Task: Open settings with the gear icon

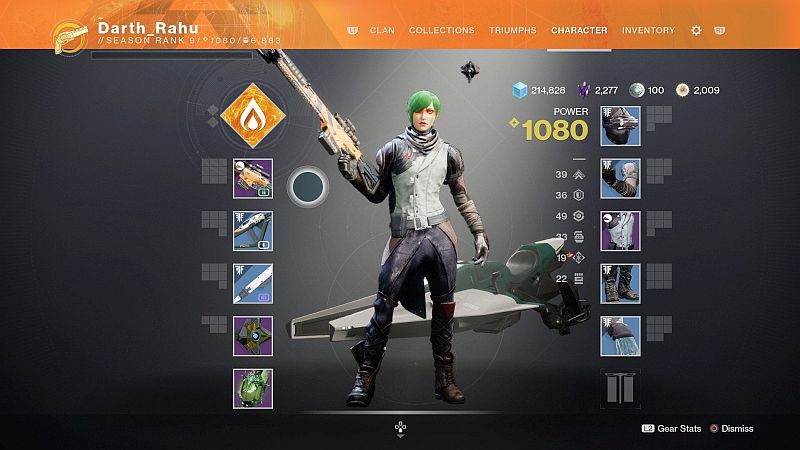Action: [x=696, y=31]
